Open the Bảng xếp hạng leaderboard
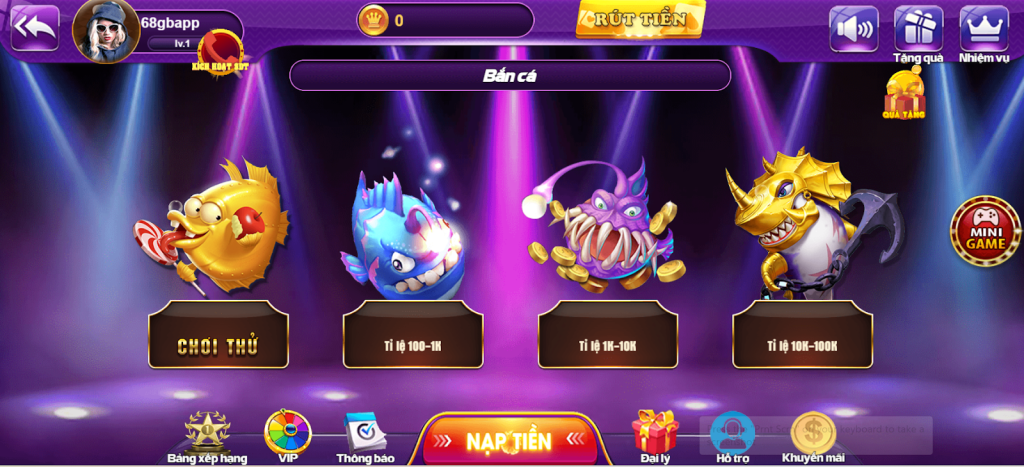This screenshot has height=467, width=1024. point(207,434)
